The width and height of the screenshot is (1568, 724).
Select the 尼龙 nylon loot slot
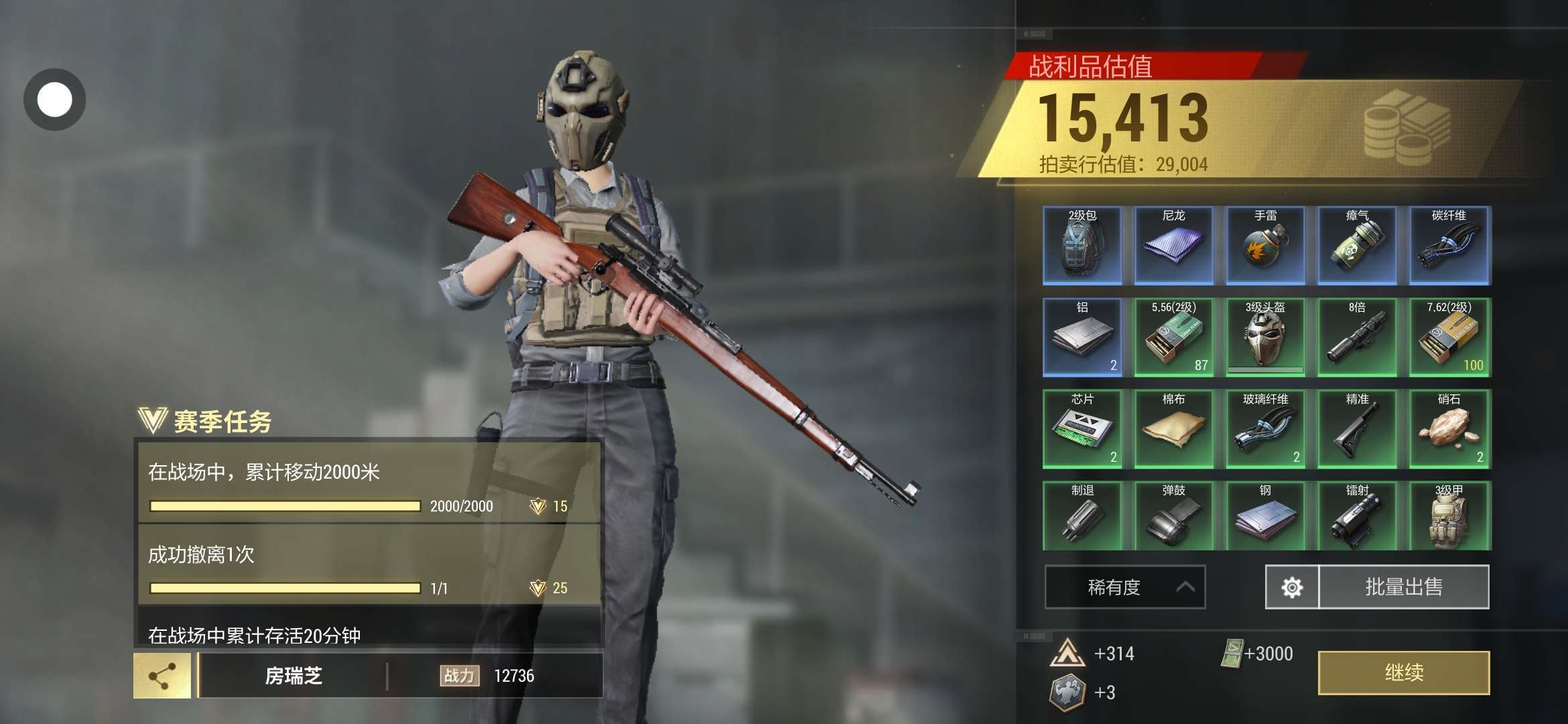pyautogui.click(x=1173, y=245)
